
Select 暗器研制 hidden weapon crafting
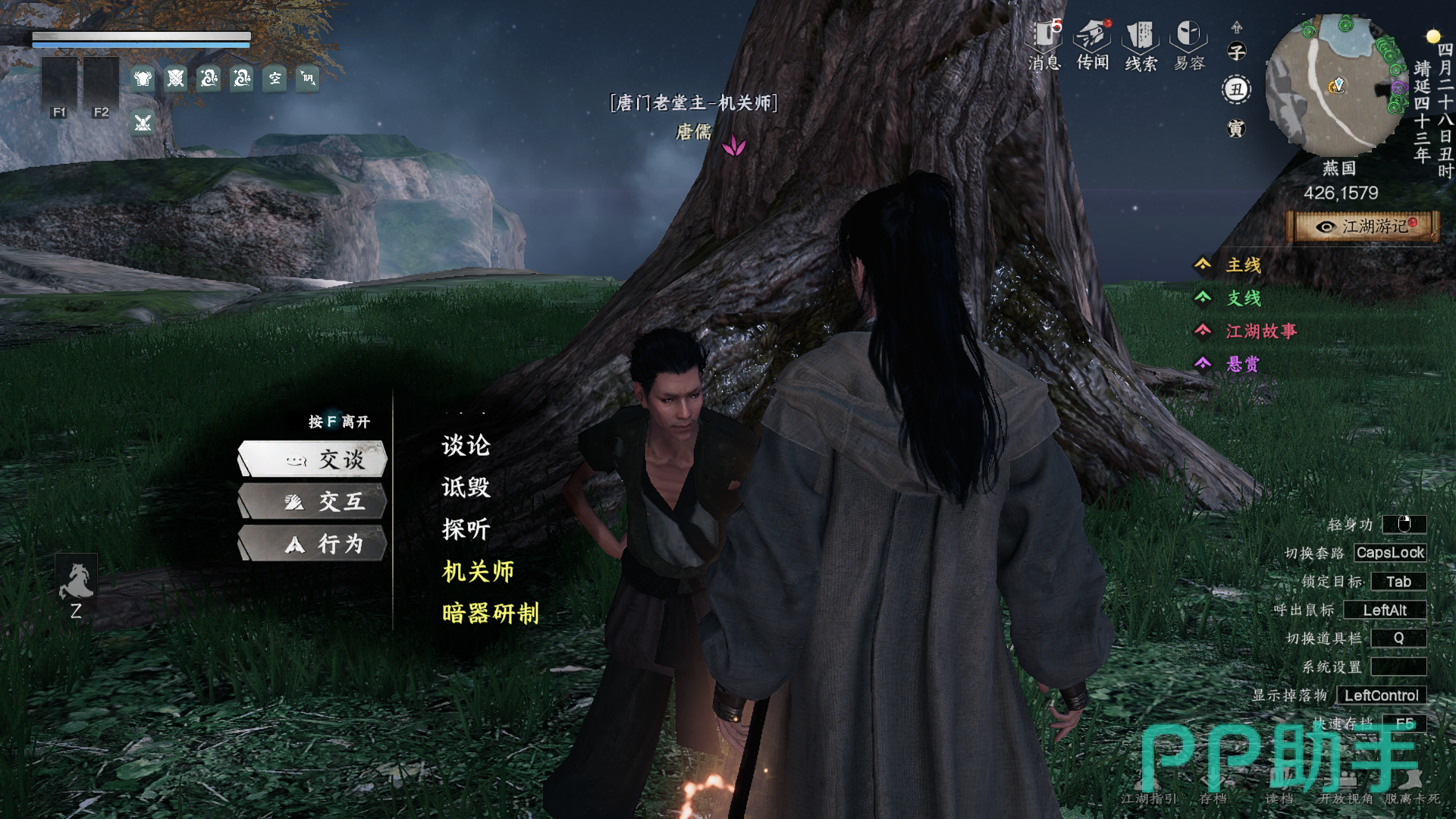coord(490,613)
